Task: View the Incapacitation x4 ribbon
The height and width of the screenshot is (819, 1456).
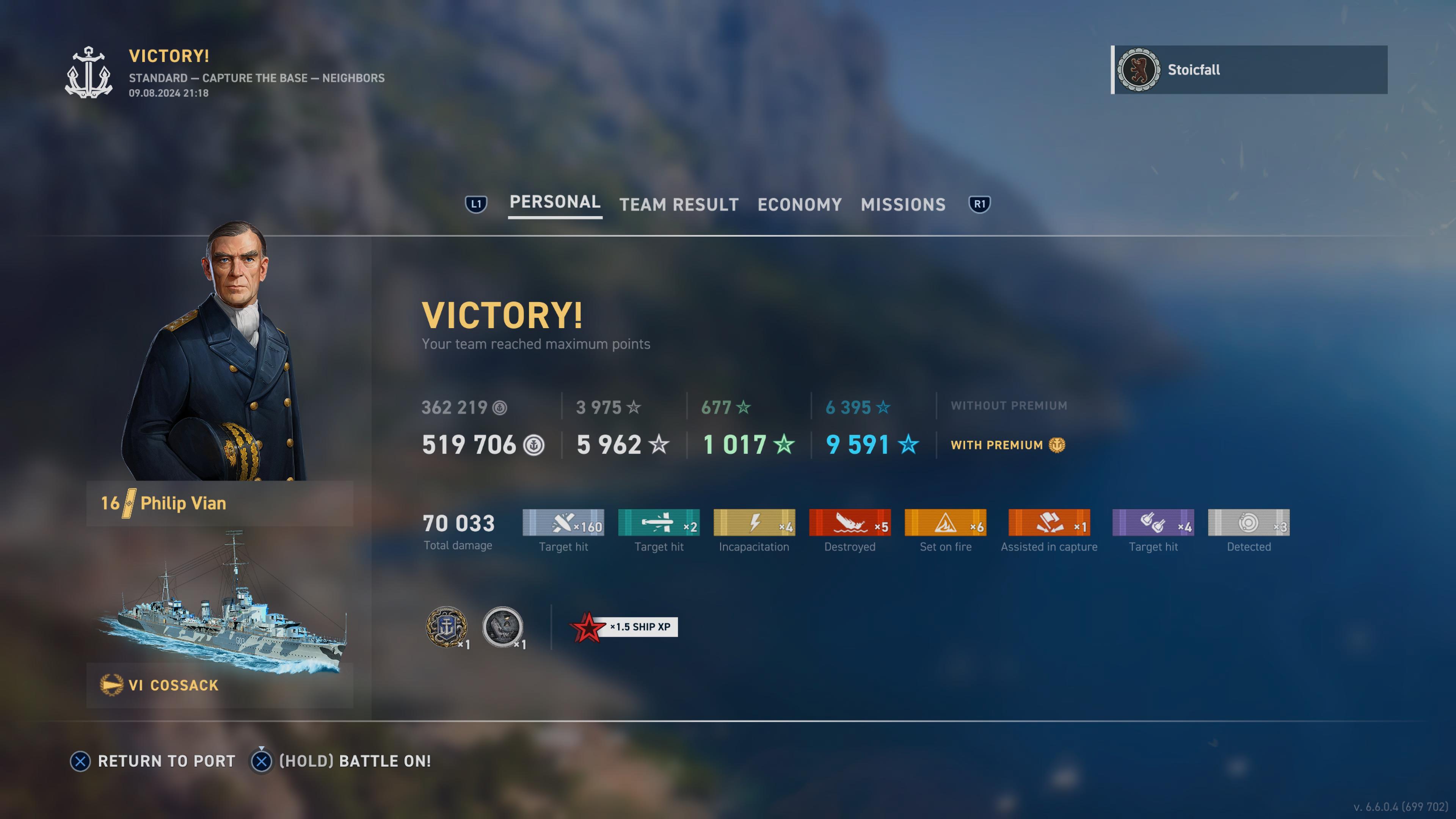Action: 754,523
